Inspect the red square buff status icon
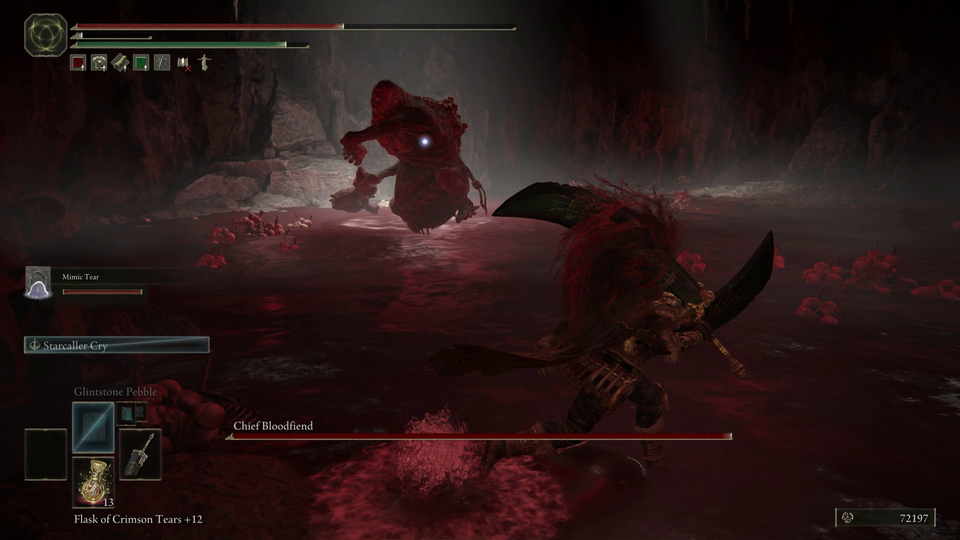 pyautogui.click(x=78, y=63)
